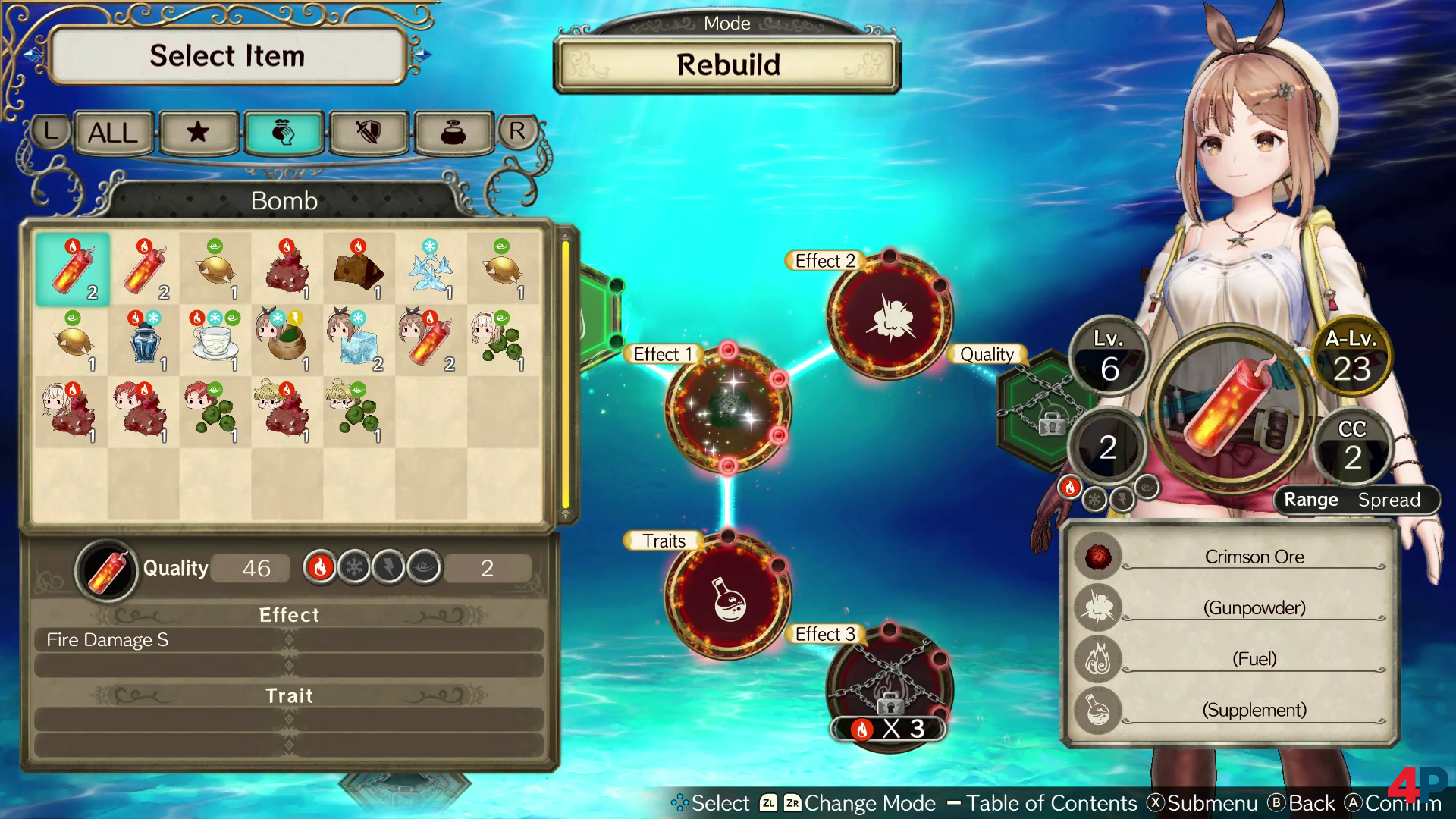Screen dimensions: 1456x819
Task: Choose the ice cube item slot
Action: [x=359, y=340]
